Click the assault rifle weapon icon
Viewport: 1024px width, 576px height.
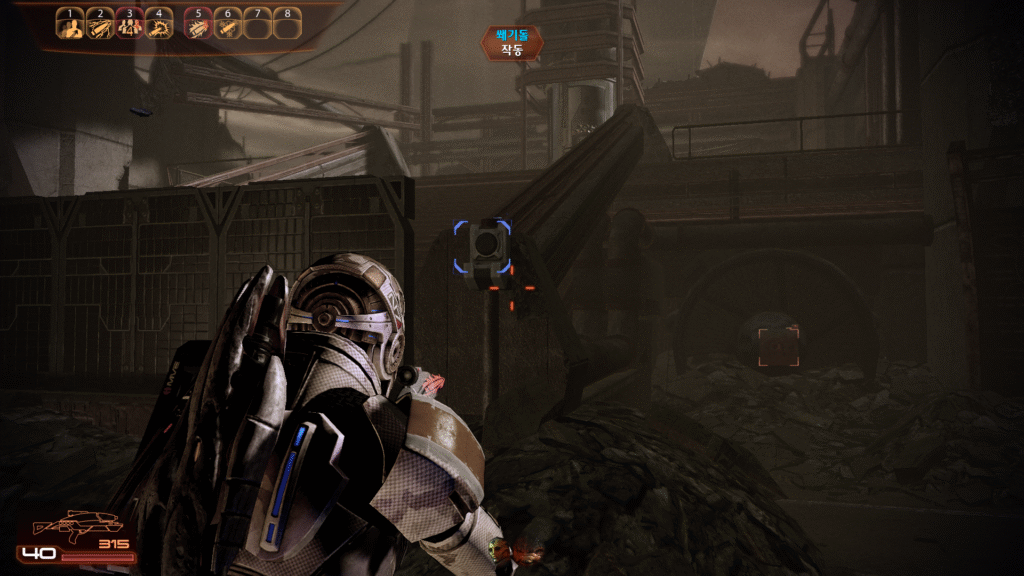(77, 525)
